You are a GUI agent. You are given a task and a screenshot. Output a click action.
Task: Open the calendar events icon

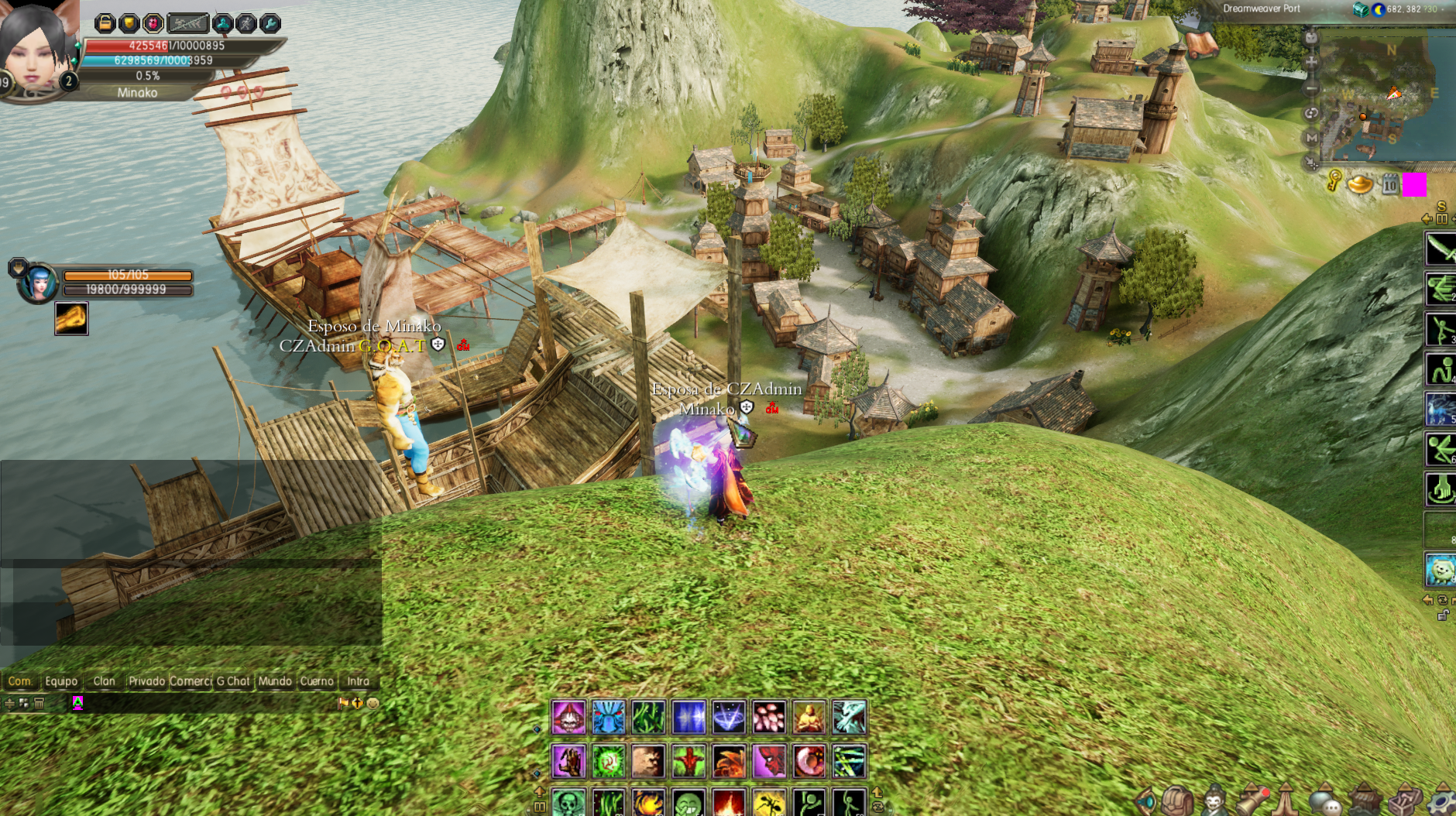[x=1389, y=185]
